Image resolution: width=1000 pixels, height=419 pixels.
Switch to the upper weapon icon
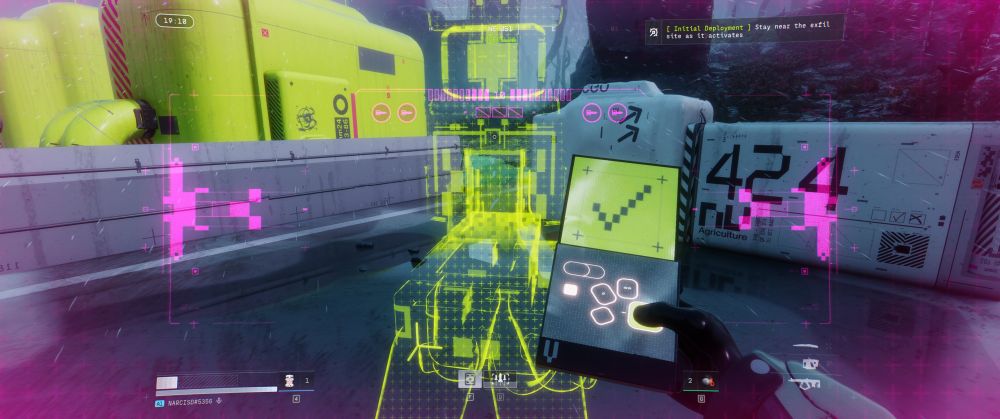[810, 364]
